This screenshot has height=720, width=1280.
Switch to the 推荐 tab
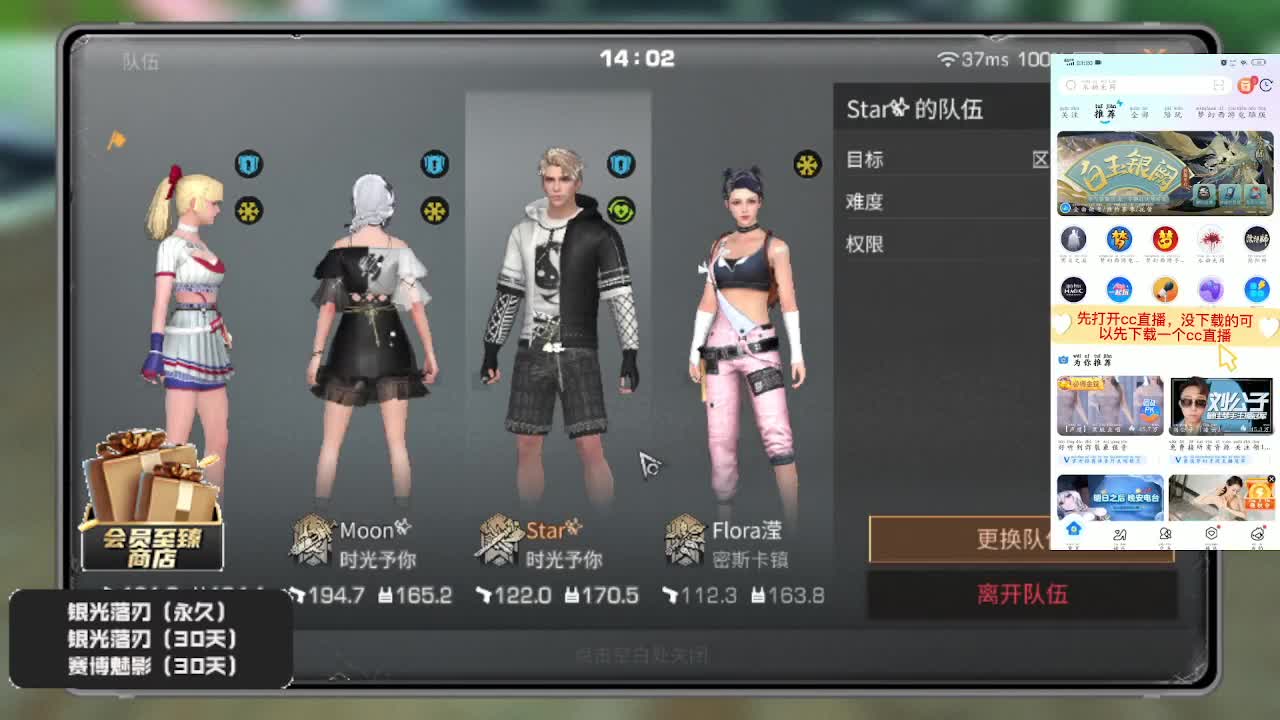[x=1105, y=113]
